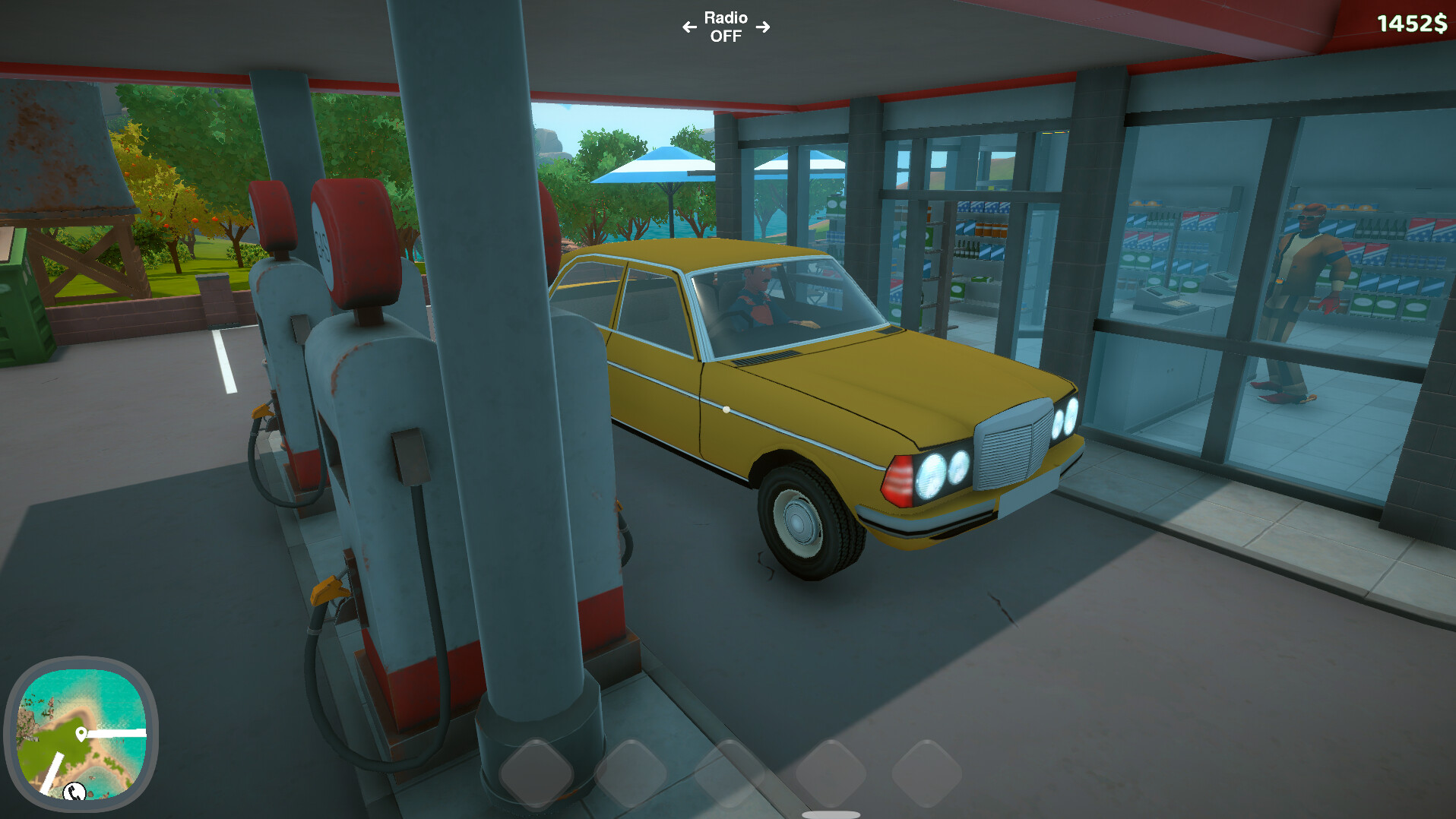Turn the Radio on by clicking OFF
Image resolution: width=1456 pixels, height=819 pixels.
point(726,37)
